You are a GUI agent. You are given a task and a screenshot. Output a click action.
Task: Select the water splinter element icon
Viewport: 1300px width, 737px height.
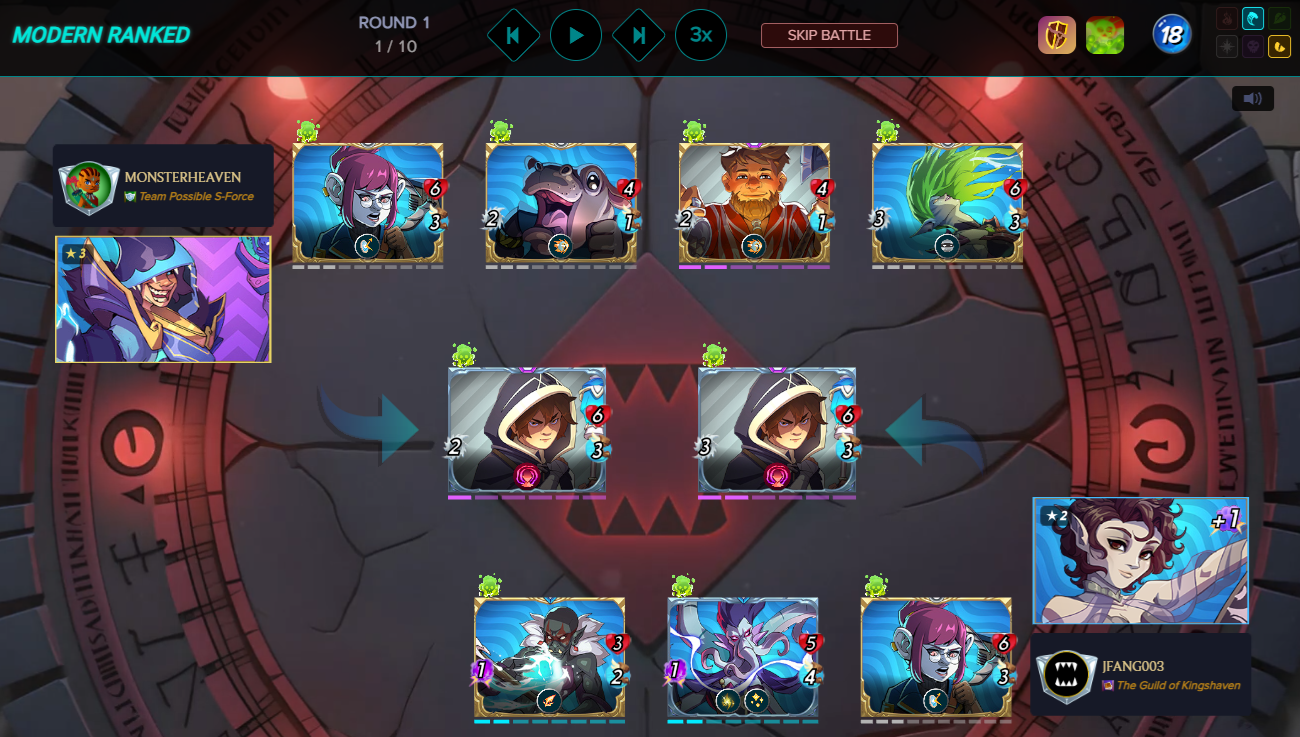[x=1253, y=18]
